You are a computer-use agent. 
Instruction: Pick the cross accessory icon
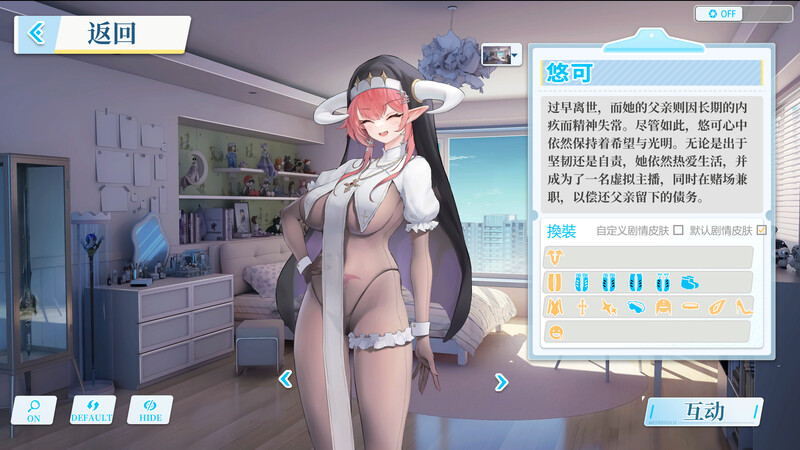[582, 306]
